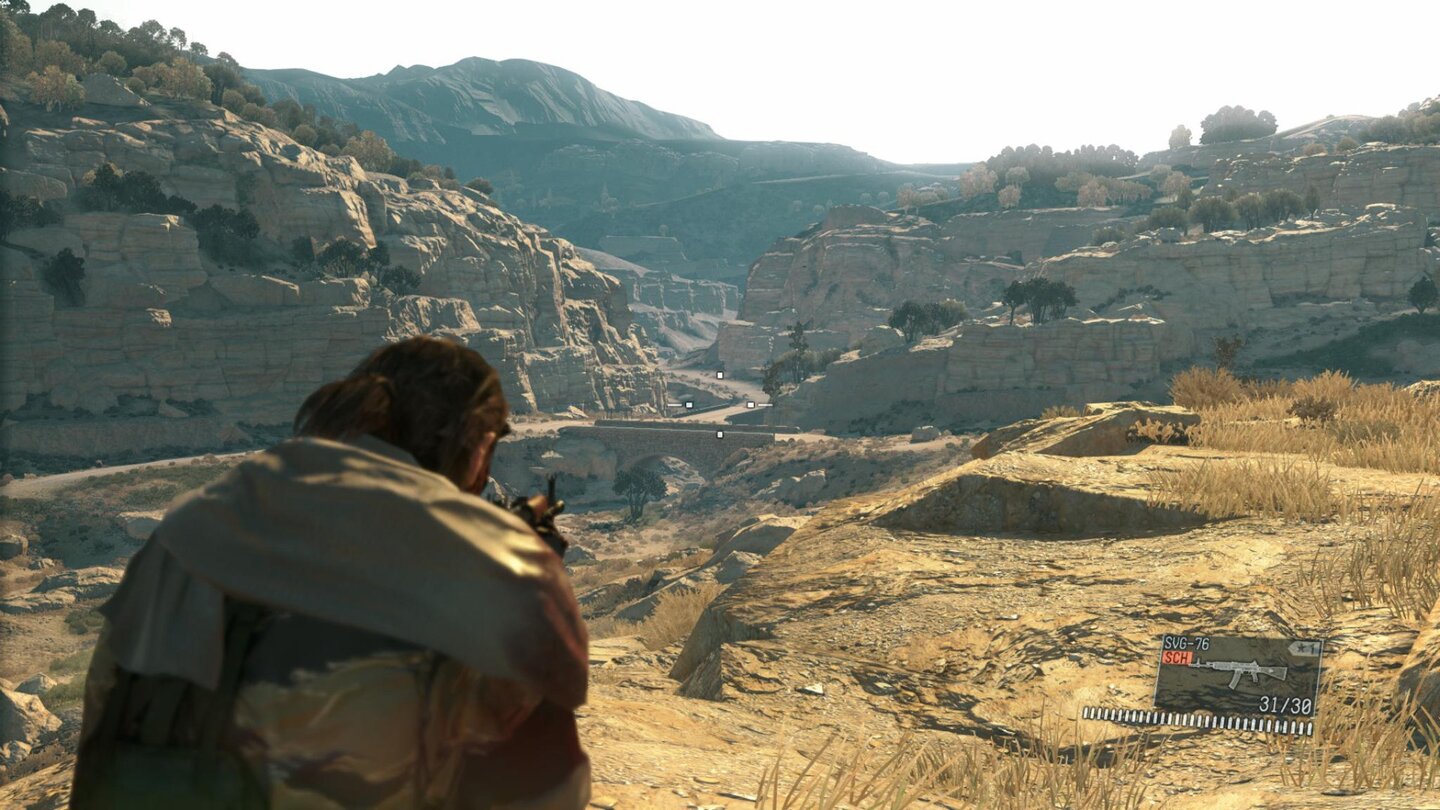
Task: Toggle the SCH suppressor indicator
Action: pyautogui.click(x=1177, y=658)
